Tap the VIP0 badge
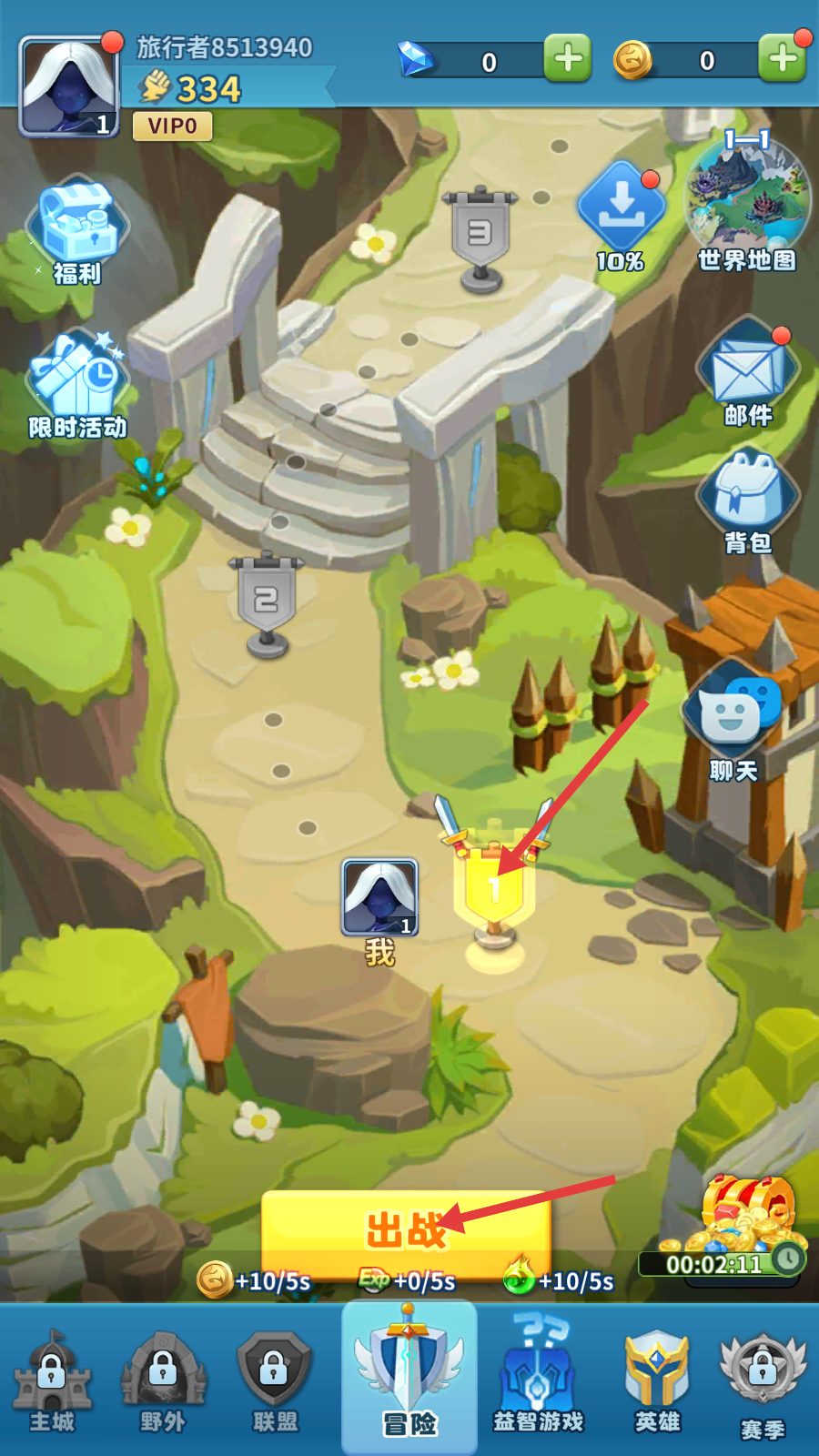The width and height of the screenshot is (819, 1456). click(173, 126)
